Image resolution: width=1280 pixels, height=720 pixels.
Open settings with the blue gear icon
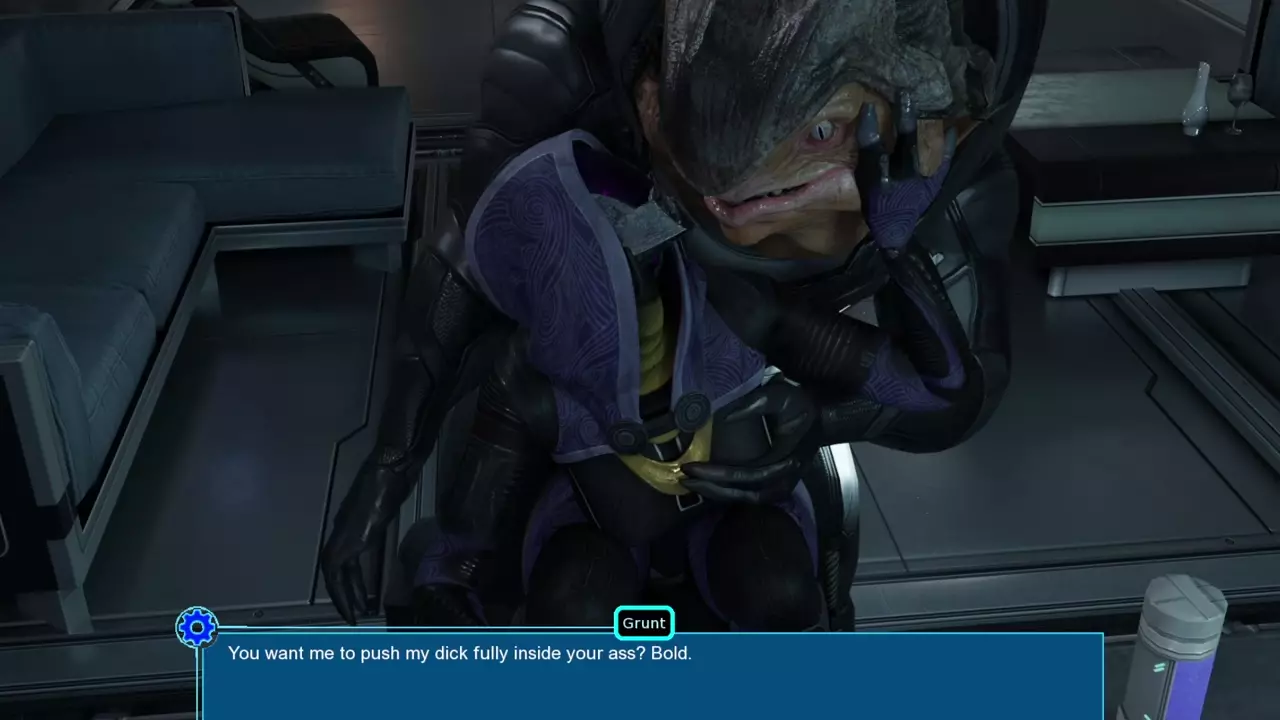tap(197, 628)
